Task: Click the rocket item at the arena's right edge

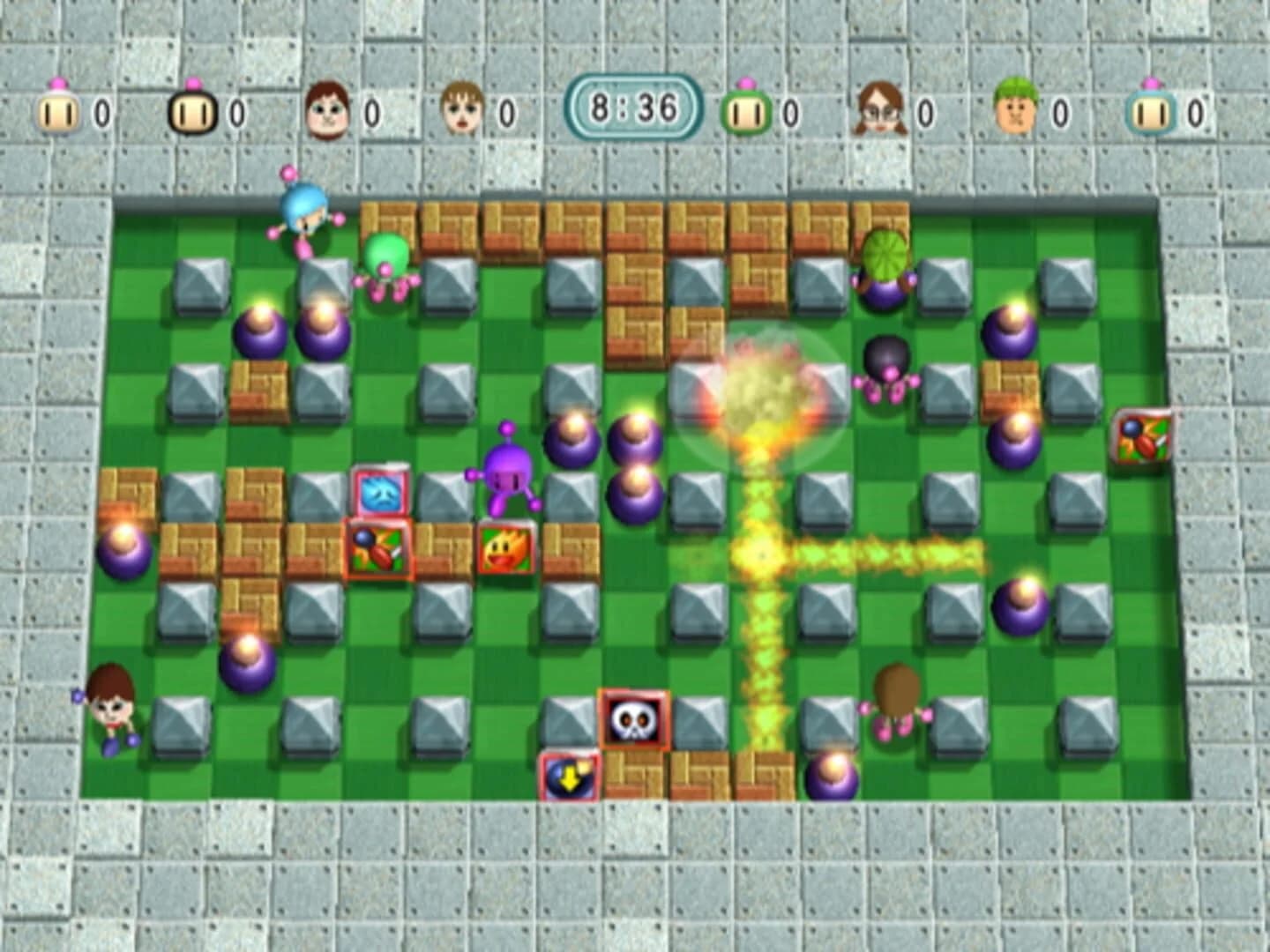Action: point(1144,434)
